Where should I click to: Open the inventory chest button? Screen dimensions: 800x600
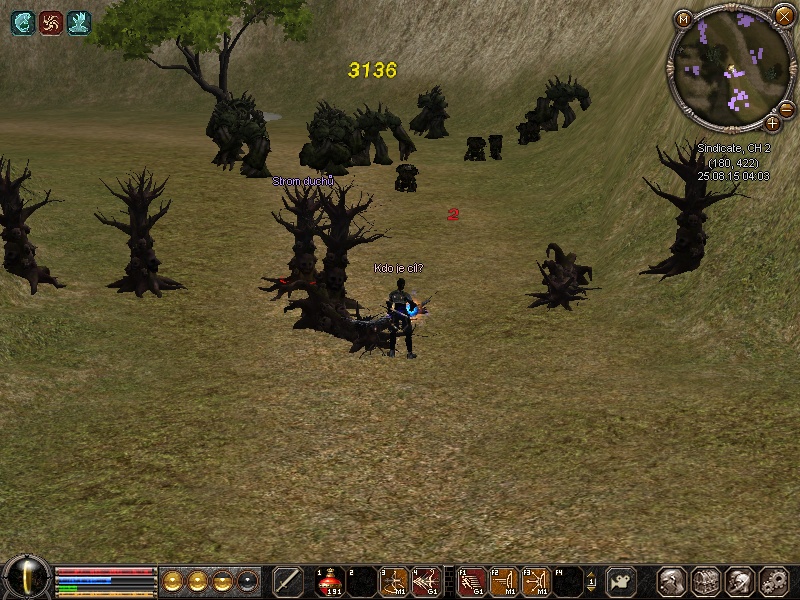tap(706, 581)
